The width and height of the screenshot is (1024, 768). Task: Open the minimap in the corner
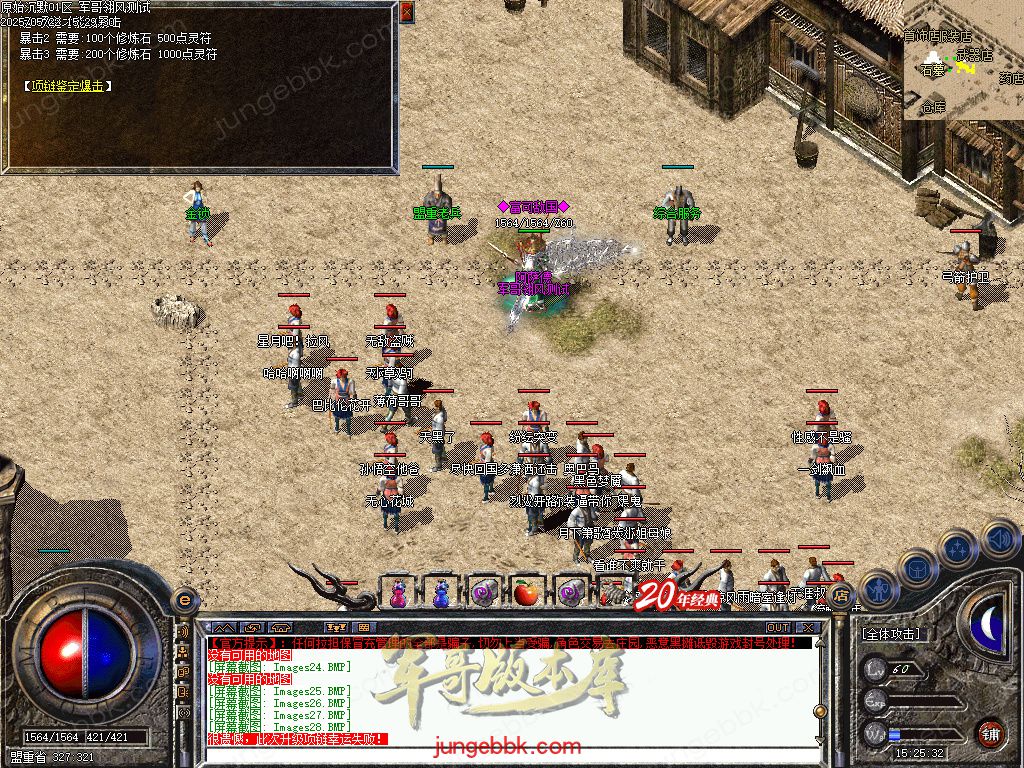[x=963, y=60]
